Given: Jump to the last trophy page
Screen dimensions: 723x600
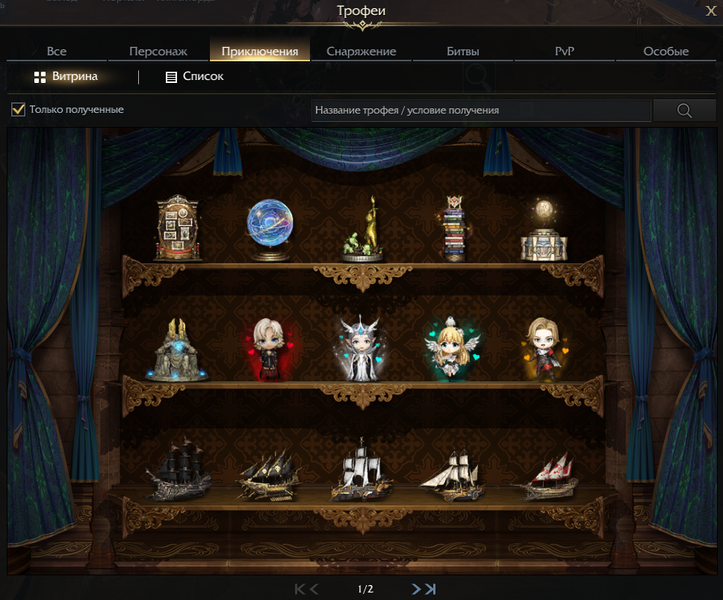Looking at the screenshot, I should (430, 589).
